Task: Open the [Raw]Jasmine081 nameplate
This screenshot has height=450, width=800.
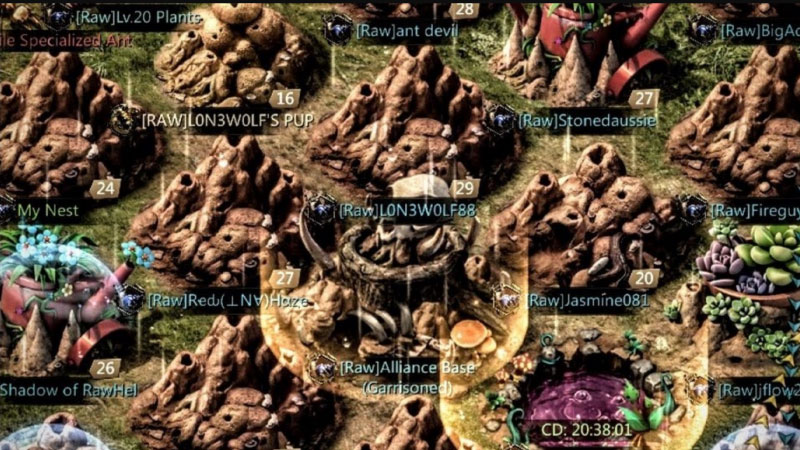Action: click(588, 300)
